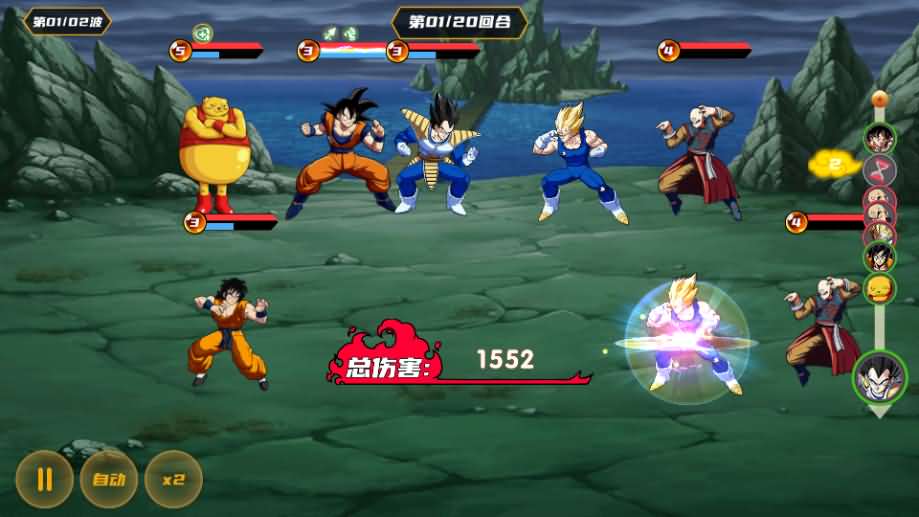
Task: Click the hourglass icon in the turn track
Action: click(878, 168)
